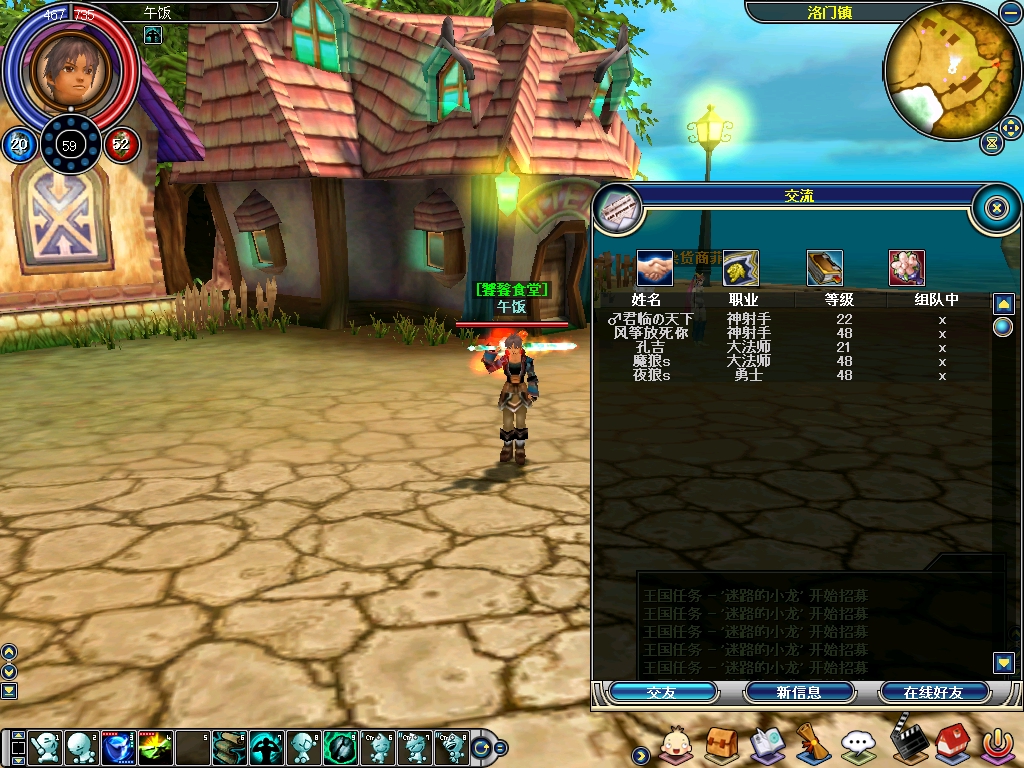Screen dimensions: 1024x768
Task: Select the 夜狼s warrior row
Action: click(x=651, y=375)
